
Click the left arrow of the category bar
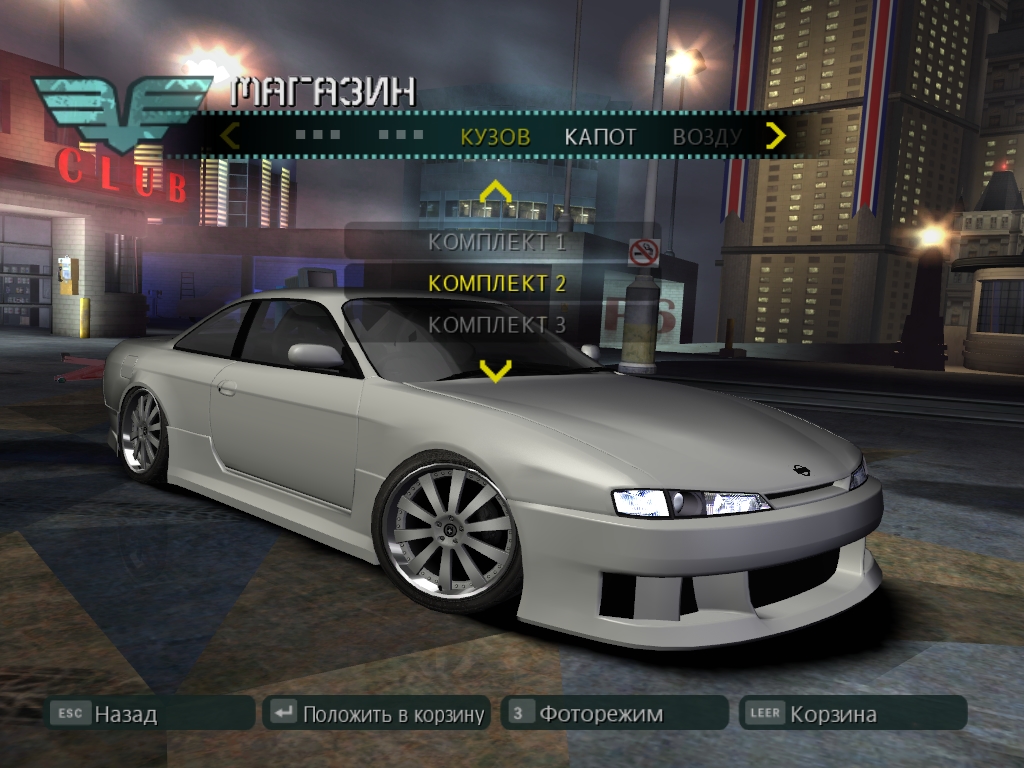[x=231, y=135]
